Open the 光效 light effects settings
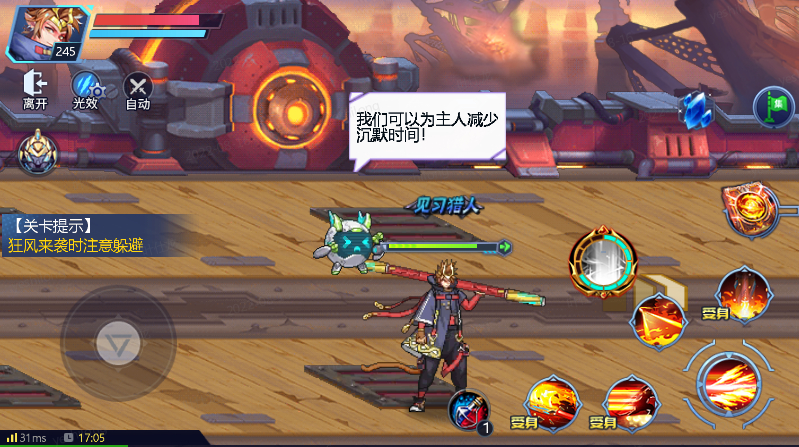The height and width of the screenshot is (447, 799). tap(85, 87)
